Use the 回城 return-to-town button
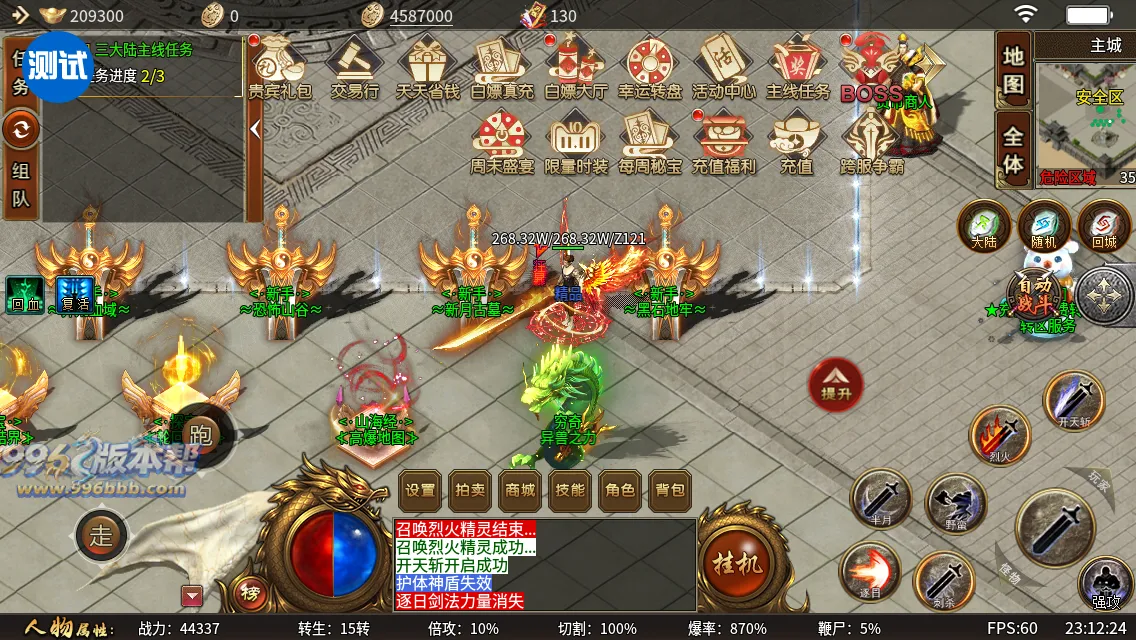This screenshot has height=640, width=1136. 1103,225
